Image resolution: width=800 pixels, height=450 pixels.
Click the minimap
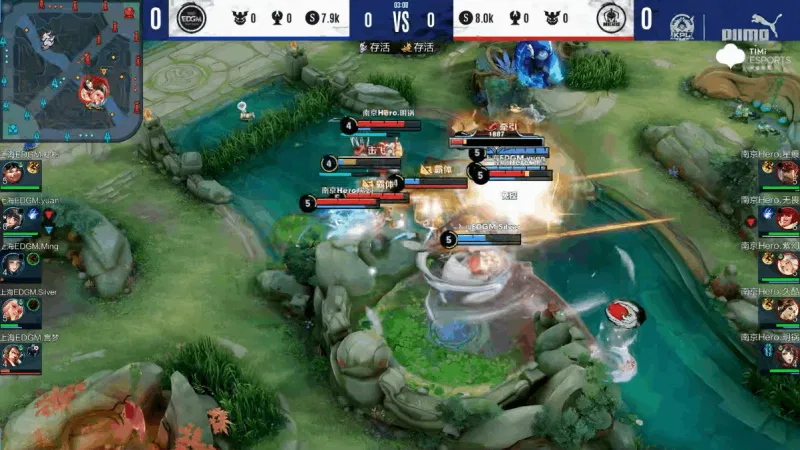tap(70, 70)
